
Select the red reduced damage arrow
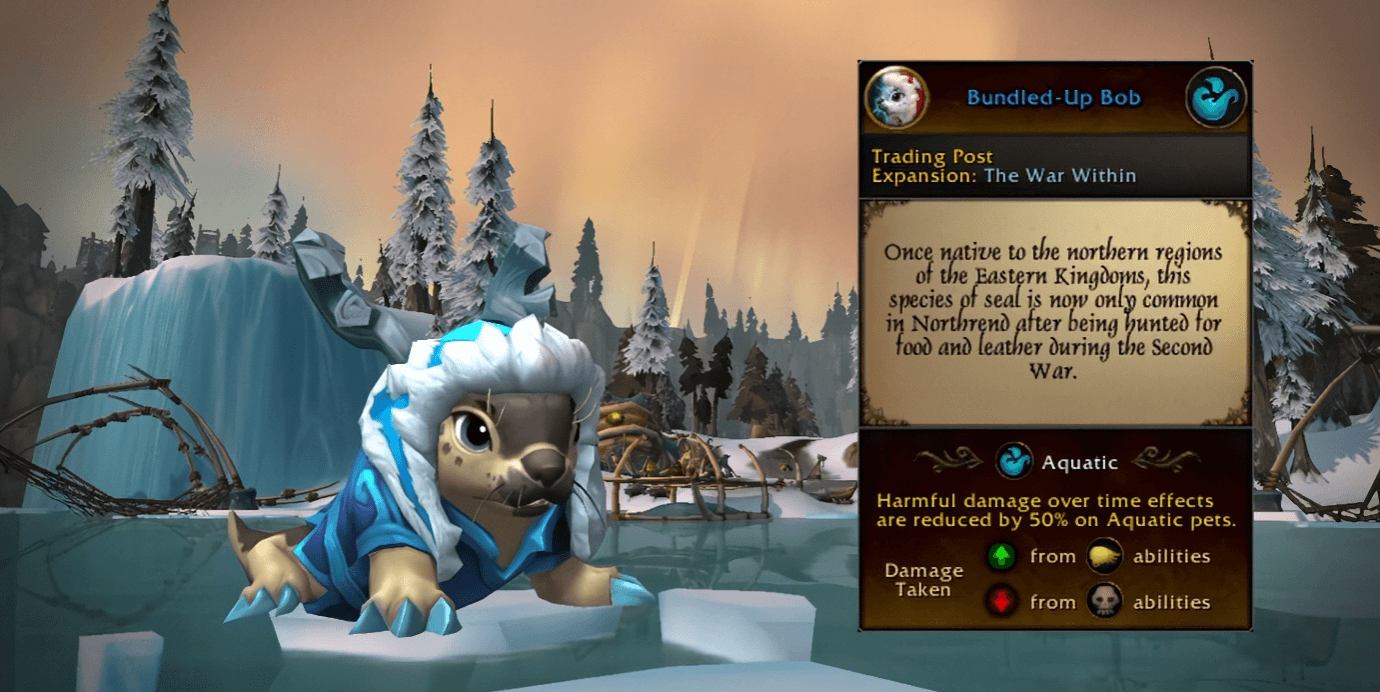tap(1003, 602)
